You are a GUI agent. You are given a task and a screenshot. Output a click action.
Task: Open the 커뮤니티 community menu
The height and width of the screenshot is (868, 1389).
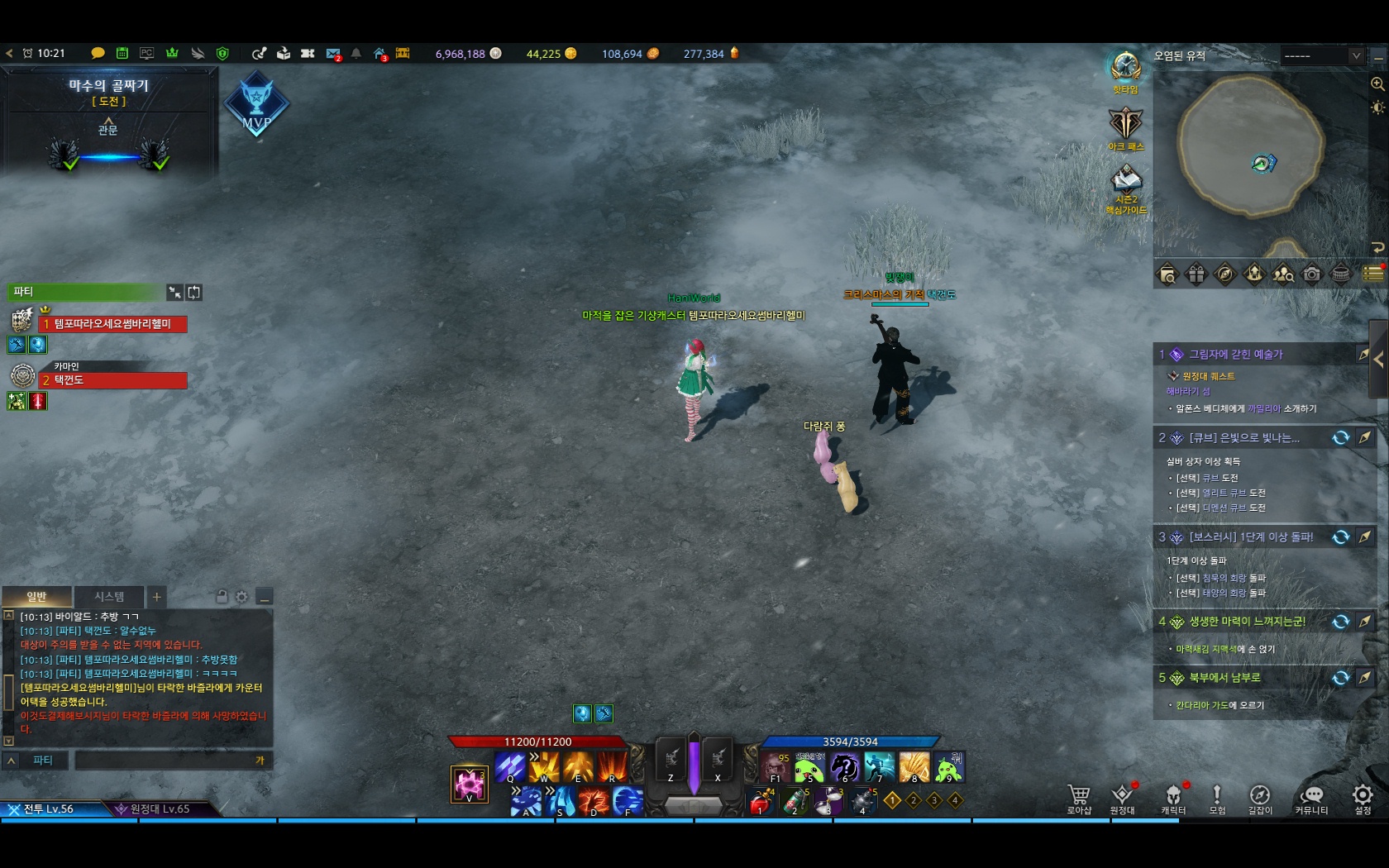click(x=1311, y=798)
